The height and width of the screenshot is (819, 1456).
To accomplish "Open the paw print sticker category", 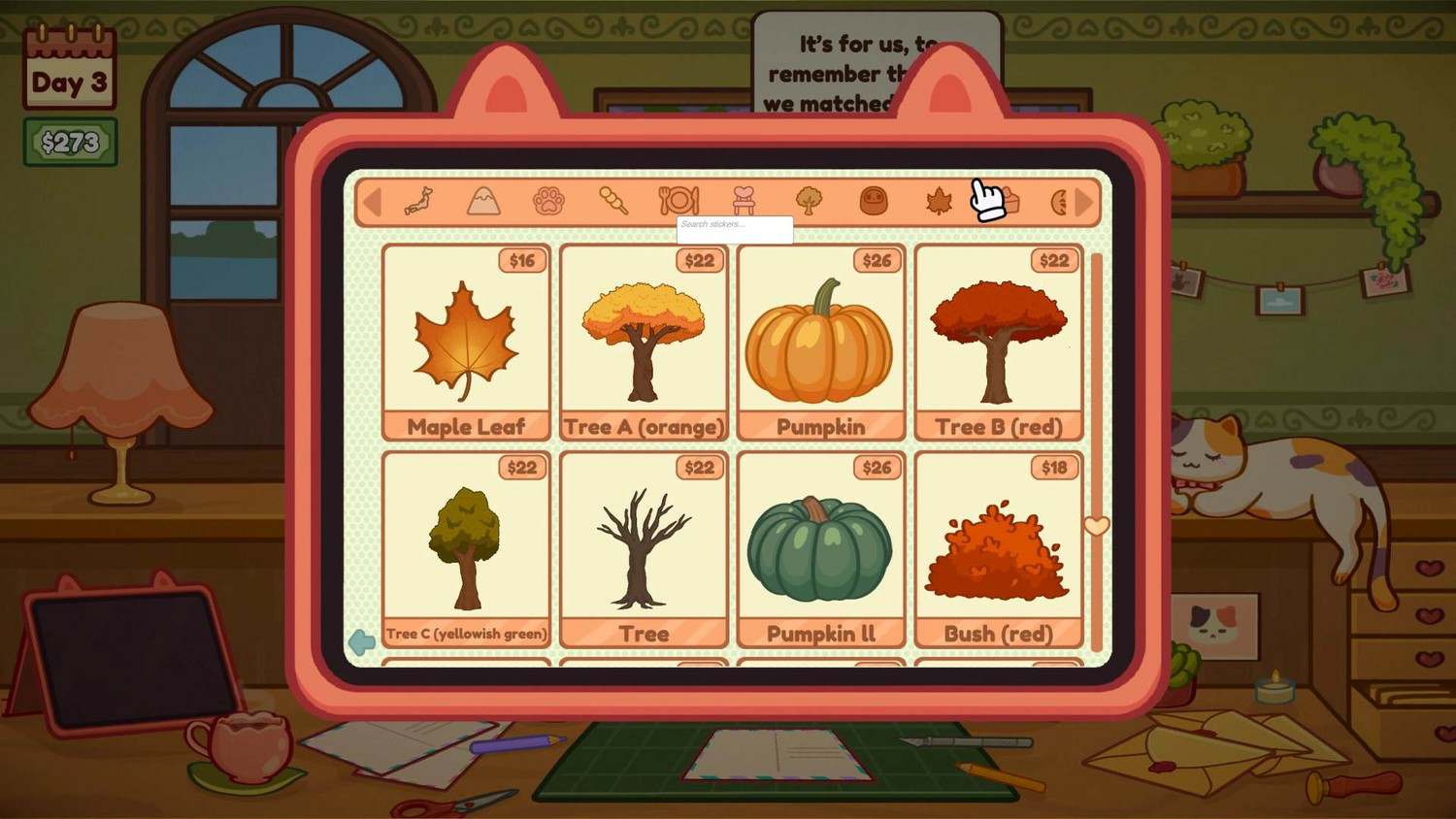I will pyautogui.click(x=548, y=201).
